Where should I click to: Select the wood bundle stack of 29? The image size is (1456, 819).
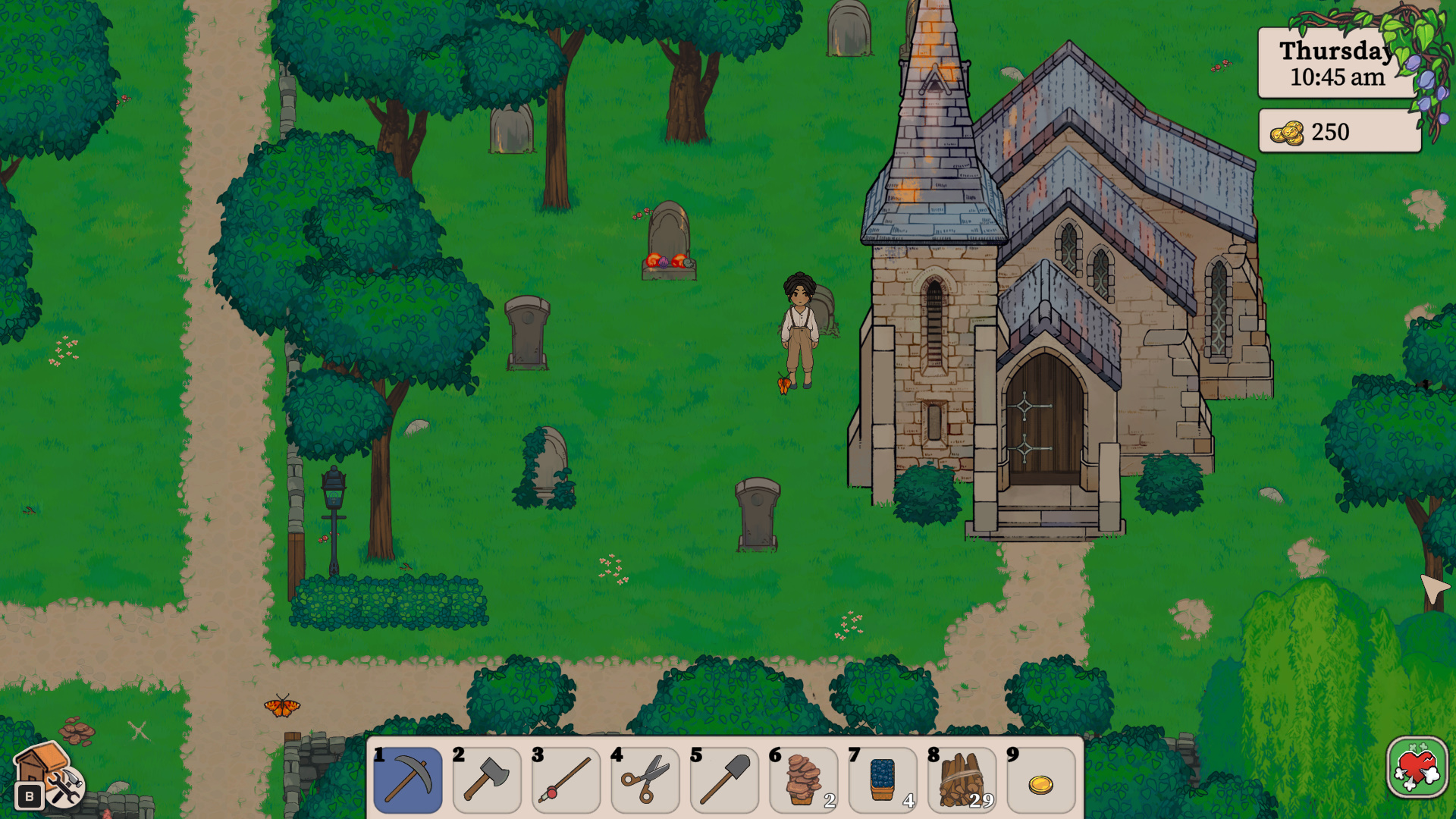(x=962, y=781)
